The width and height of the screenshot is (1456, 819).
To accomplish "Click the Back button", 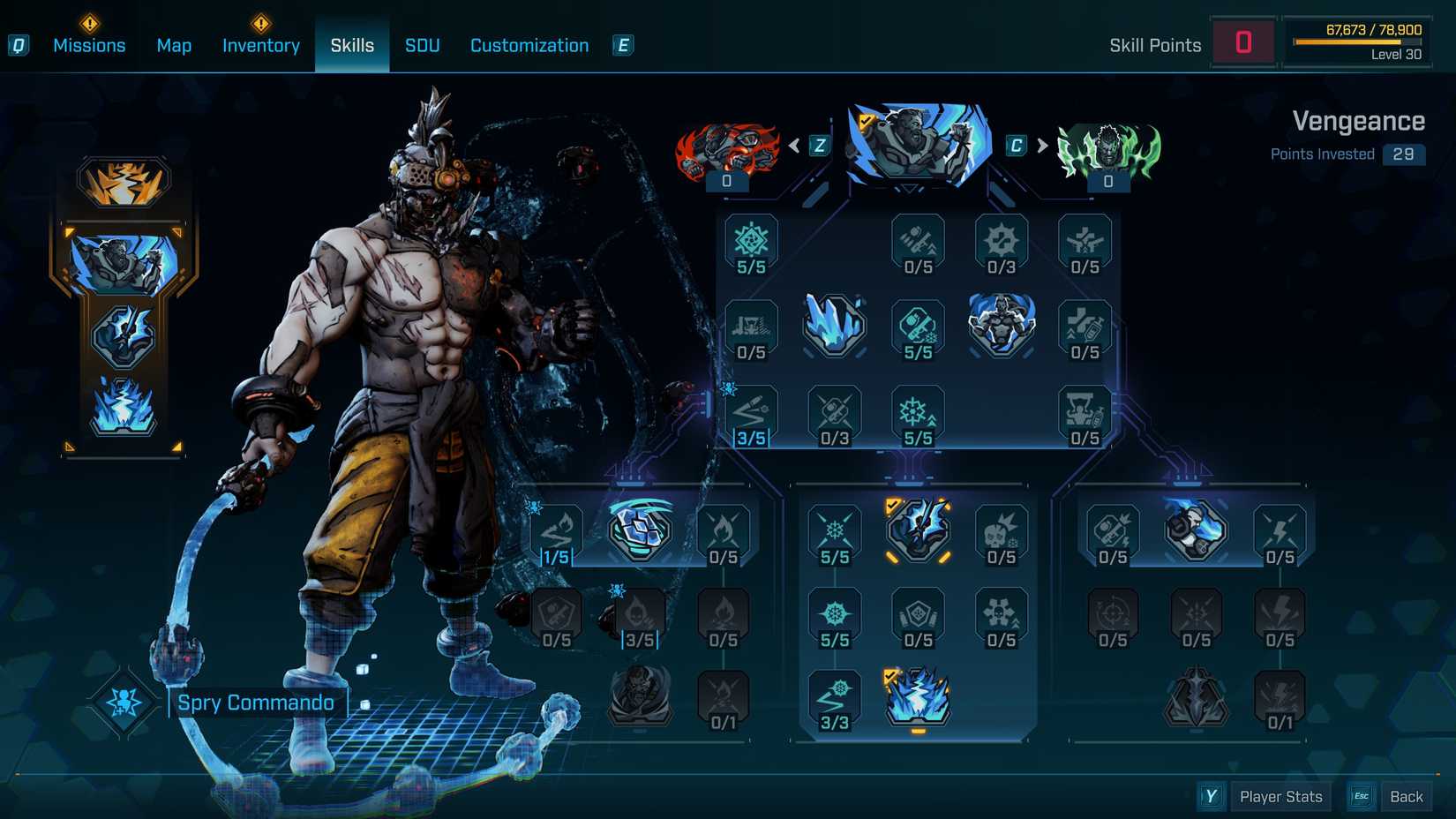I will coord(1406,796).
